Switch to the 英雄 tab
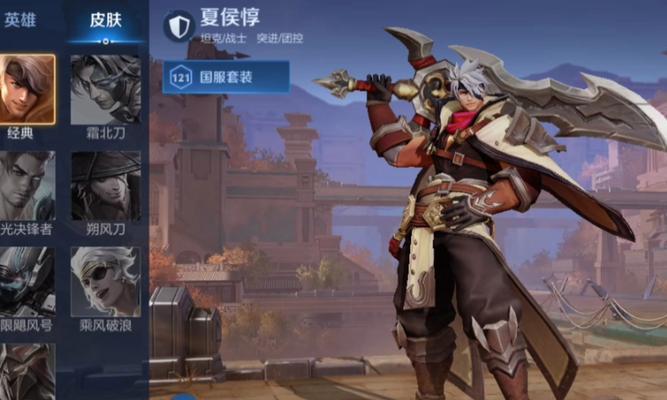This screenshot has width=667, height=400. [x=19, y=19]
